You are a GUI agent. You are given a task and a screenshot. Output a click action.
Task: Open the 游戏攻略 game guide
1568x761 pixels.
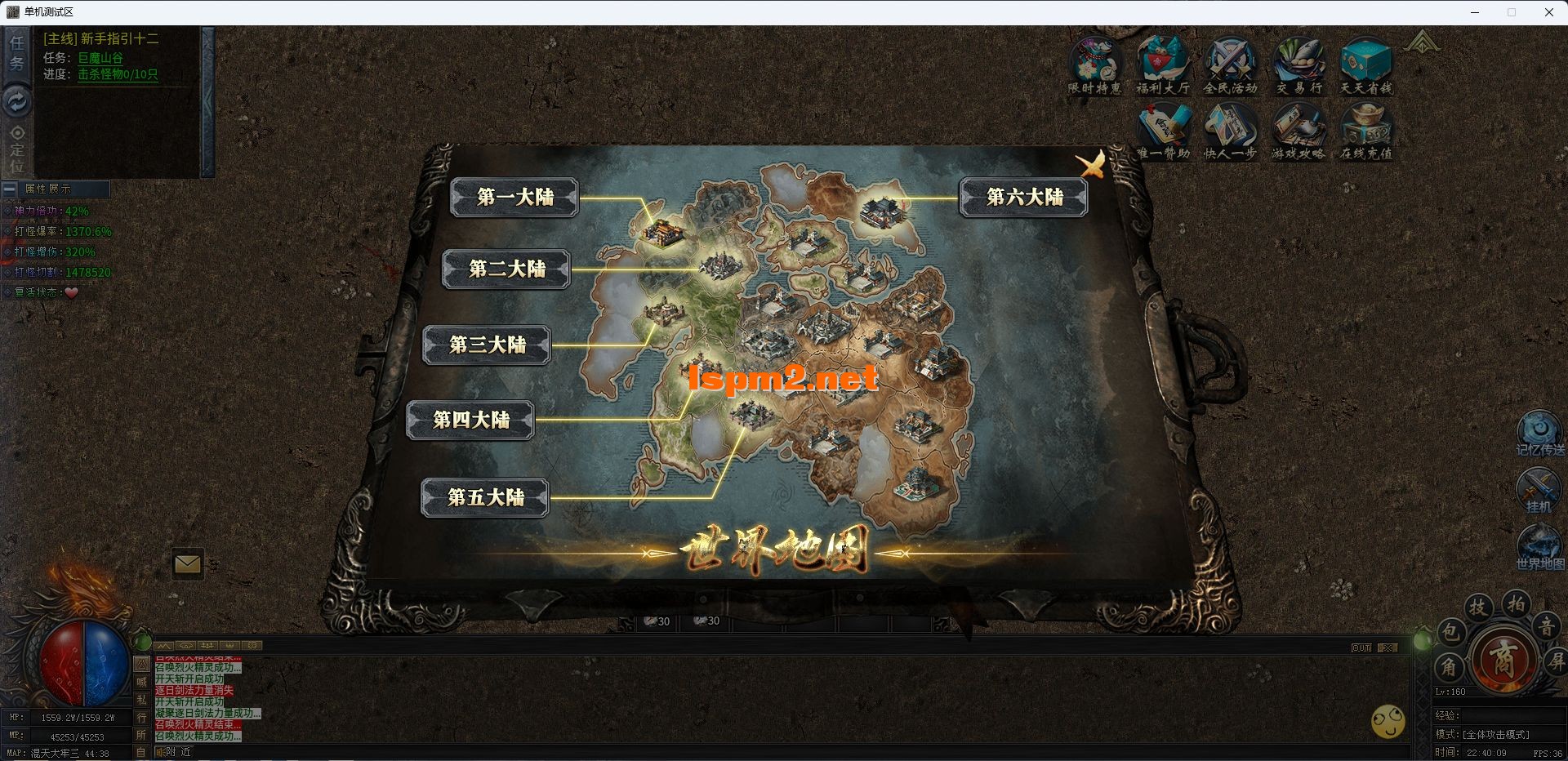[x=1298, y=131]
